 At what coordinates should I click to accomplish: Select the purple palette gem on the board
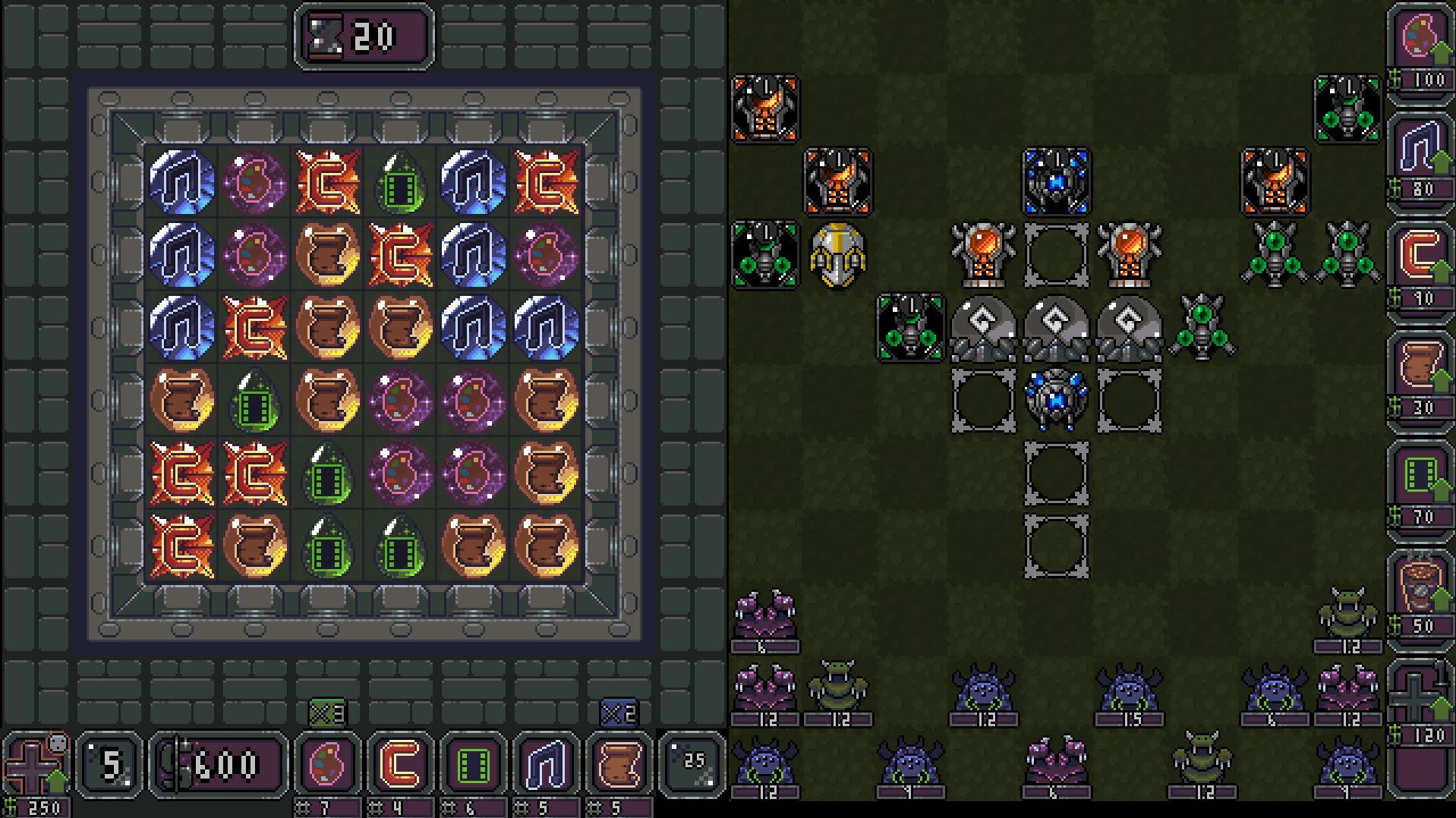coord(254,183)
